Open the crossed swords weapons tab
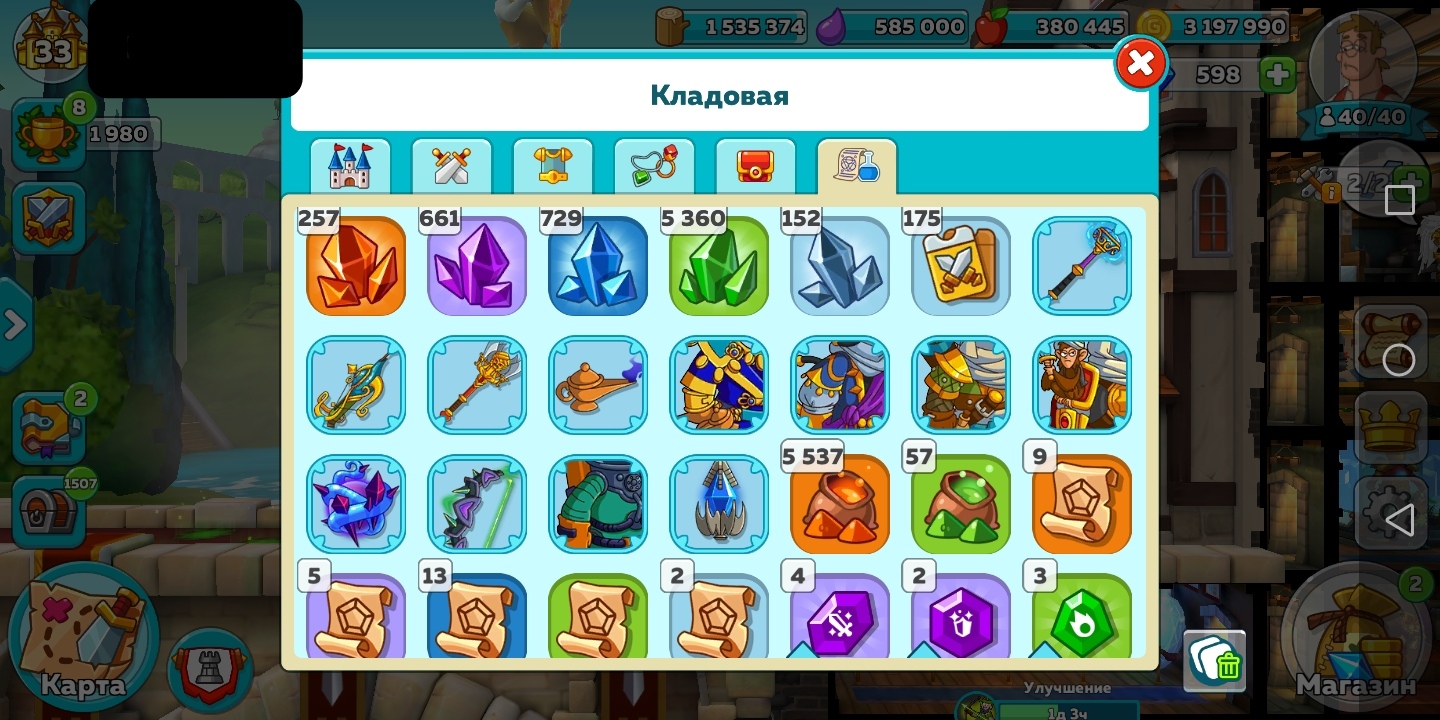Image resolution: width=1440 pixels, height=720 pixels. pyautogui.click(x=451, y=166)
